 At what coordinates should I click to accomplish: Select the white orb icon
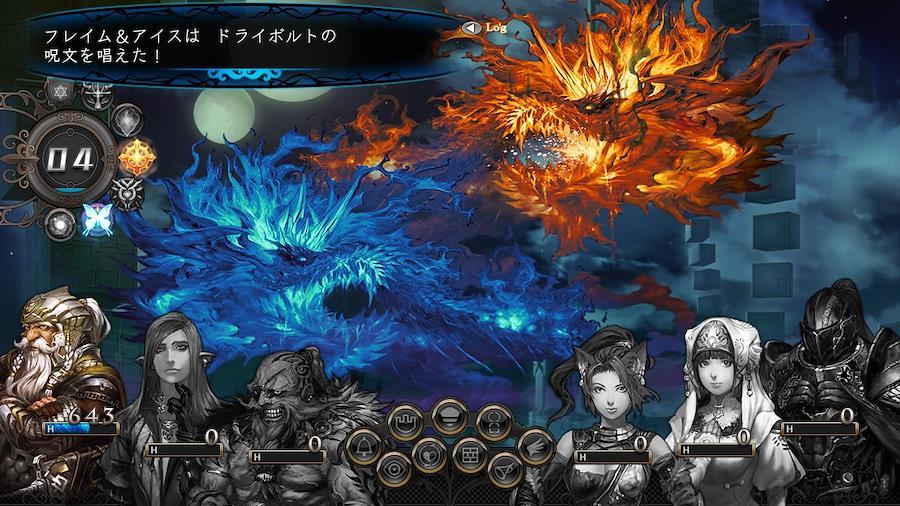[60, 223]
